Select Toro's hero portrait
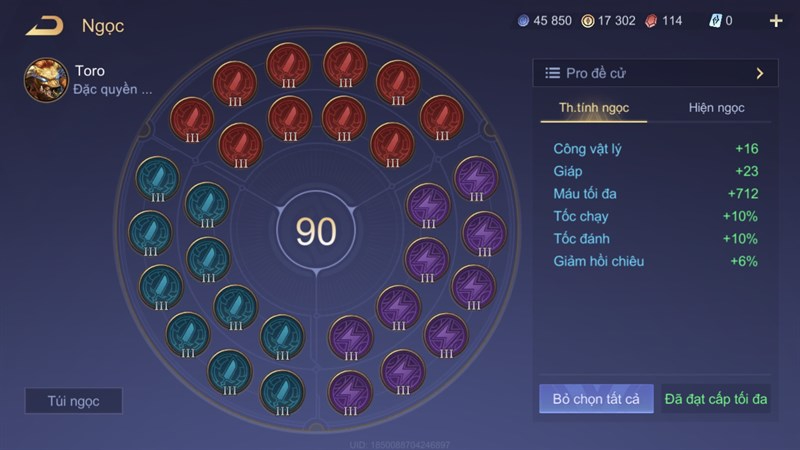This screenshot has width=800, height=450. 46,80
